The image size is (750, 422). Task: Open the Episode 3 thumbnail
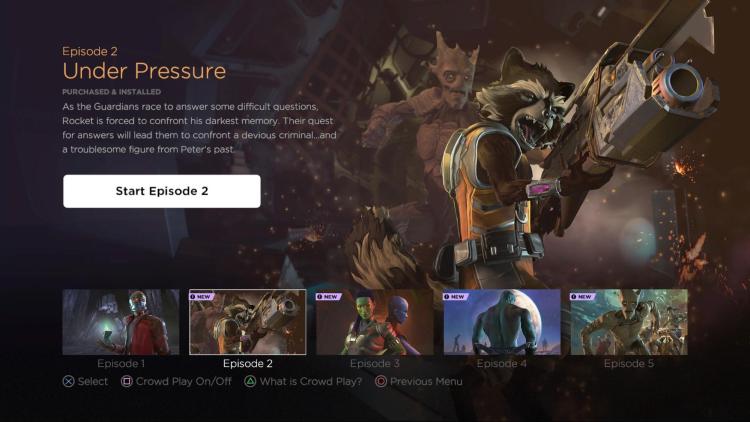pyautogui.click(x=375, y=322)
